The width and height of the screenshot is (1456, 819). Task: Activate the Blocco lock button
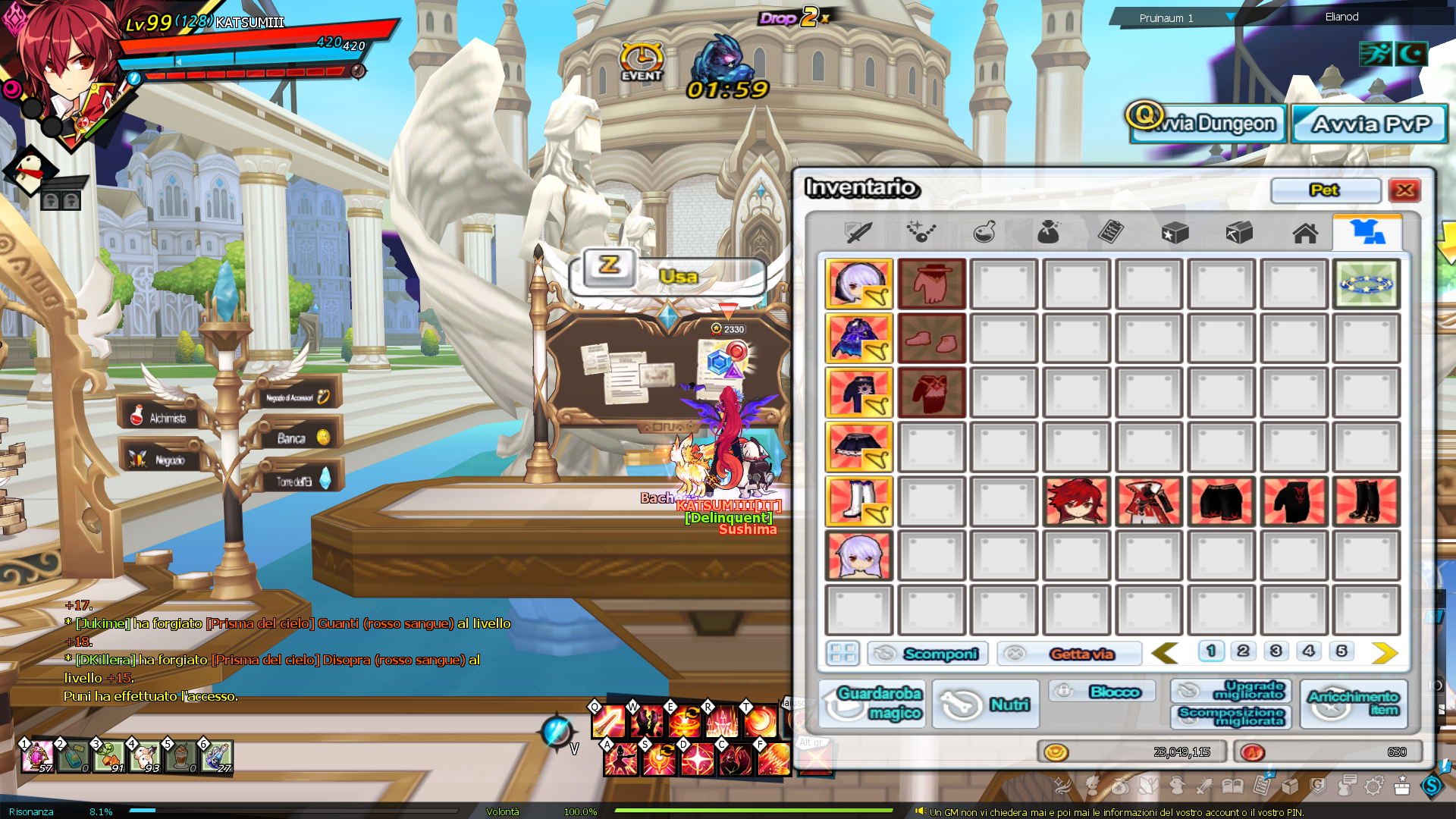[1103, 692]
